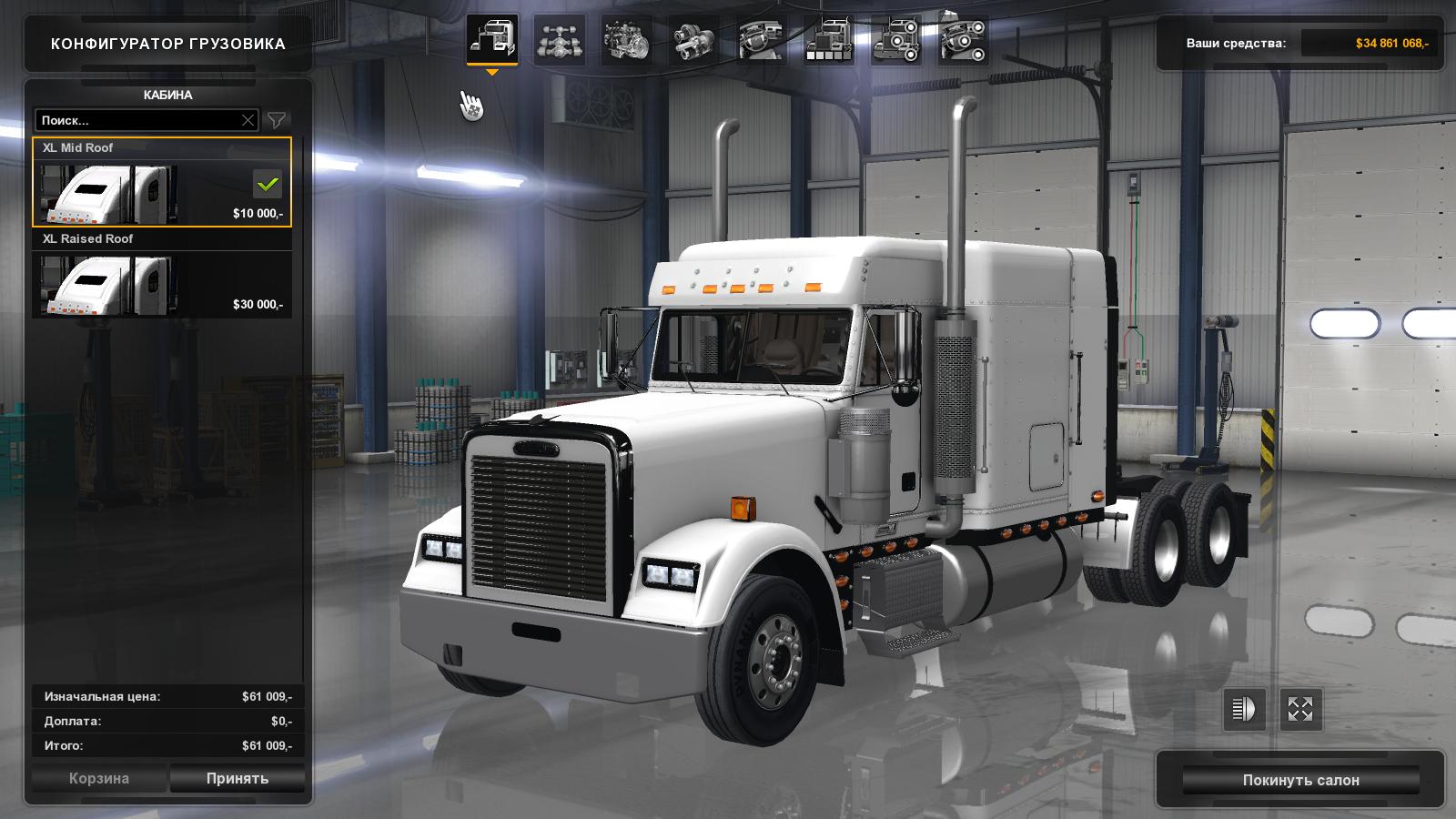Open the interior accessories tab
Screen dimensions: 1456x819
[964, 40]
